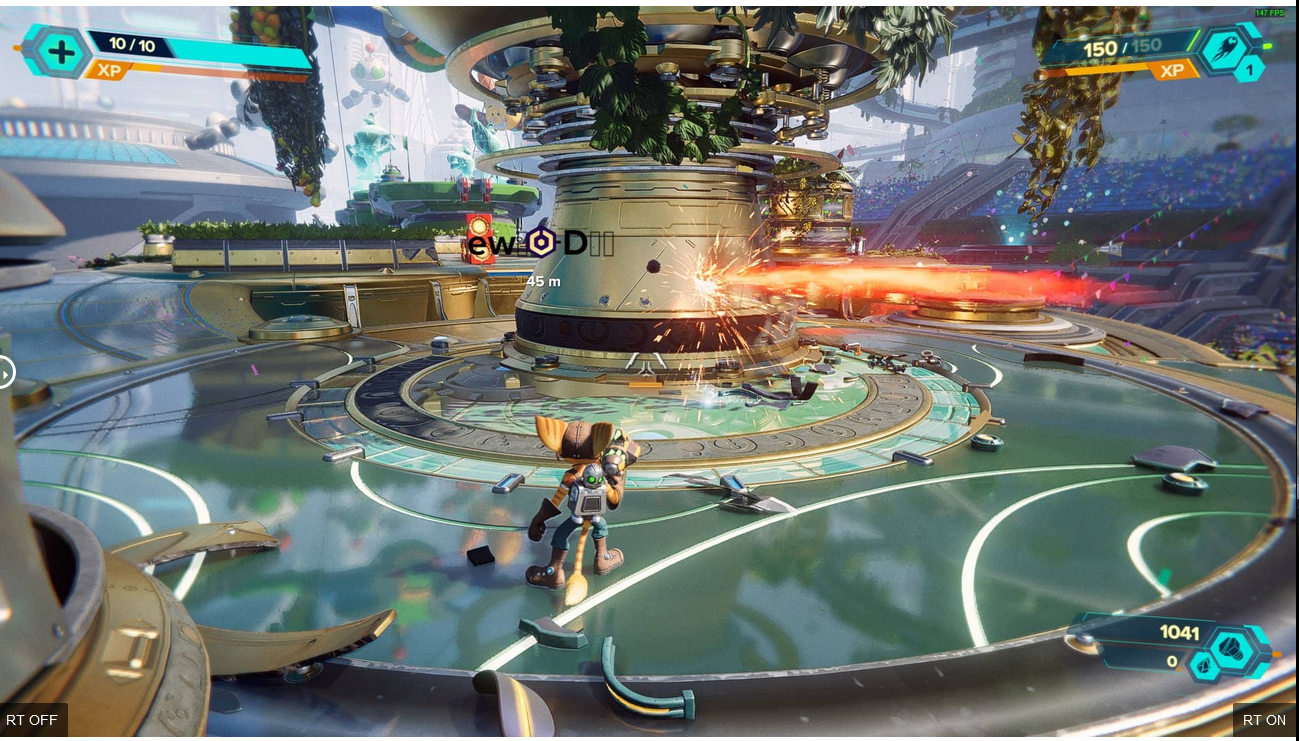Toggle the green FPS counter overlay

point(1268,13)
